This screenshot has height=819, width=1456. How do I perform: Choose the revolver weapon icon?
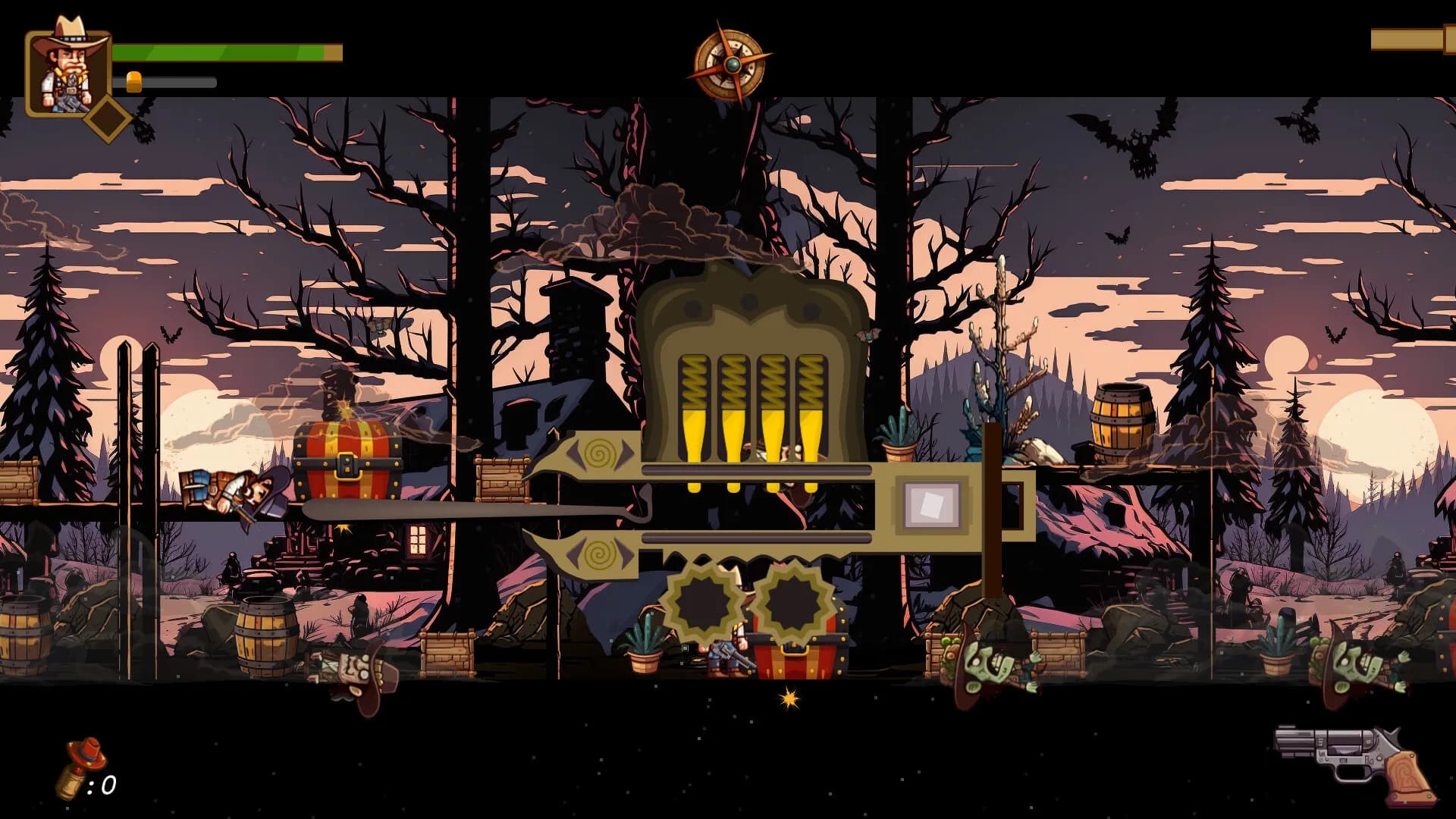[1354, 764]
